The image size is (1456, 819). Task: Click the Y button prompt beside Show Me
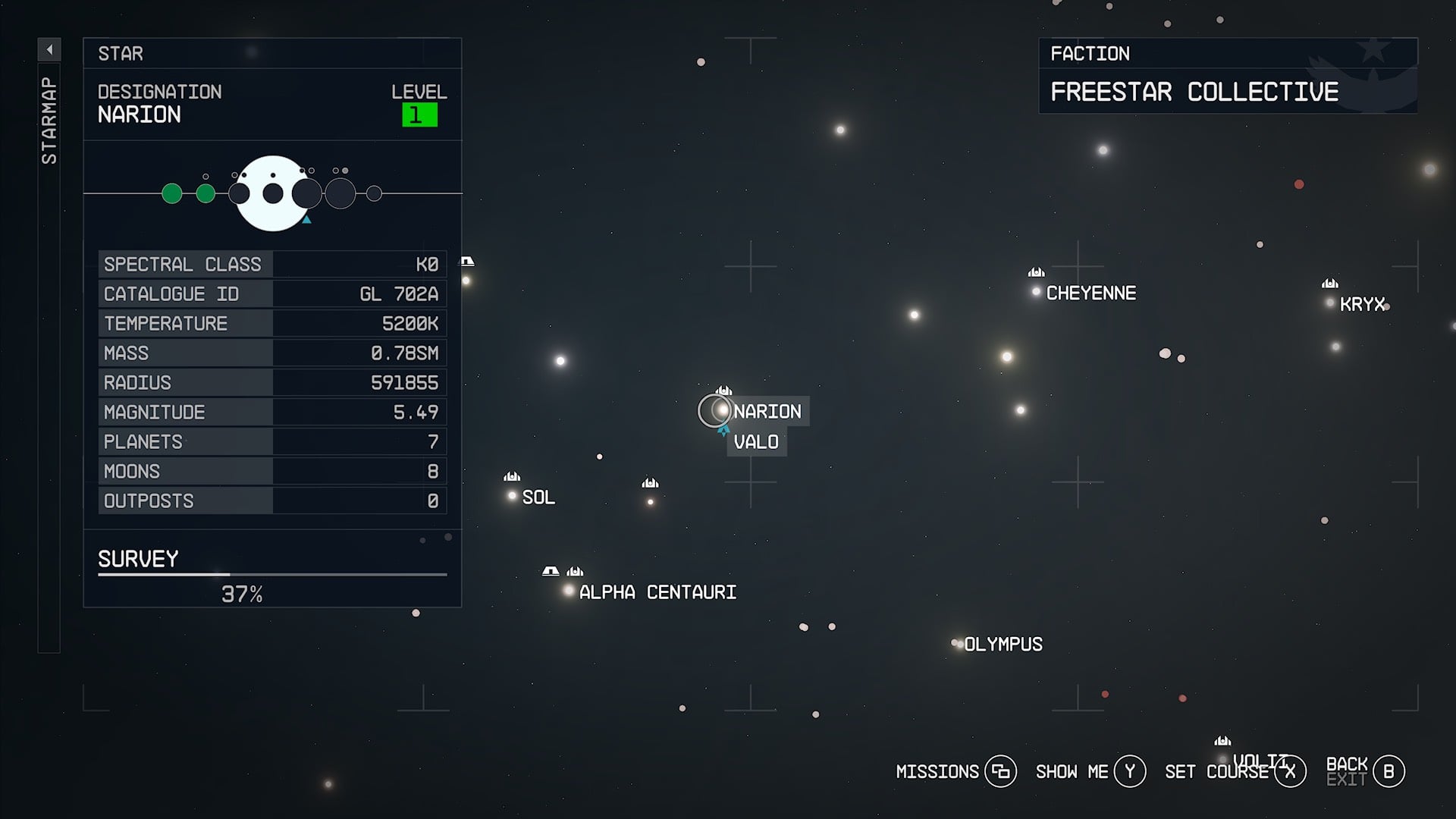click(1129, 771)
